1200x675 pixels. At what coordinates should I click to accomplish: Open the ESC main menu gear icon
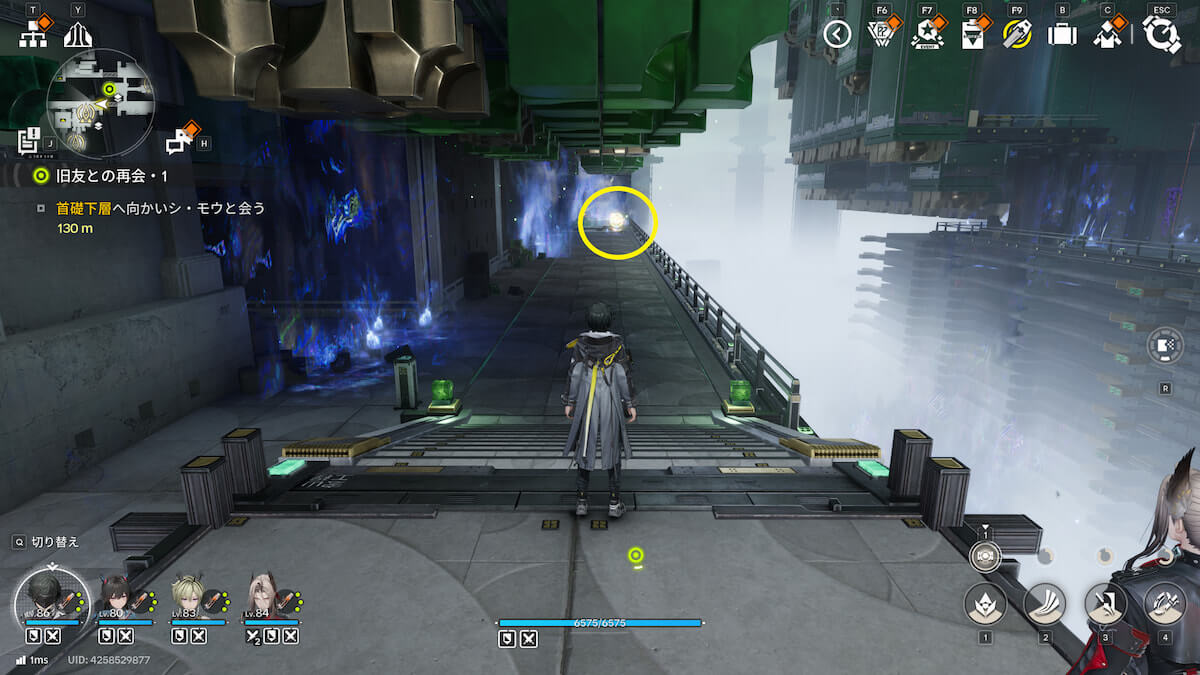(x=1162, y=34)
